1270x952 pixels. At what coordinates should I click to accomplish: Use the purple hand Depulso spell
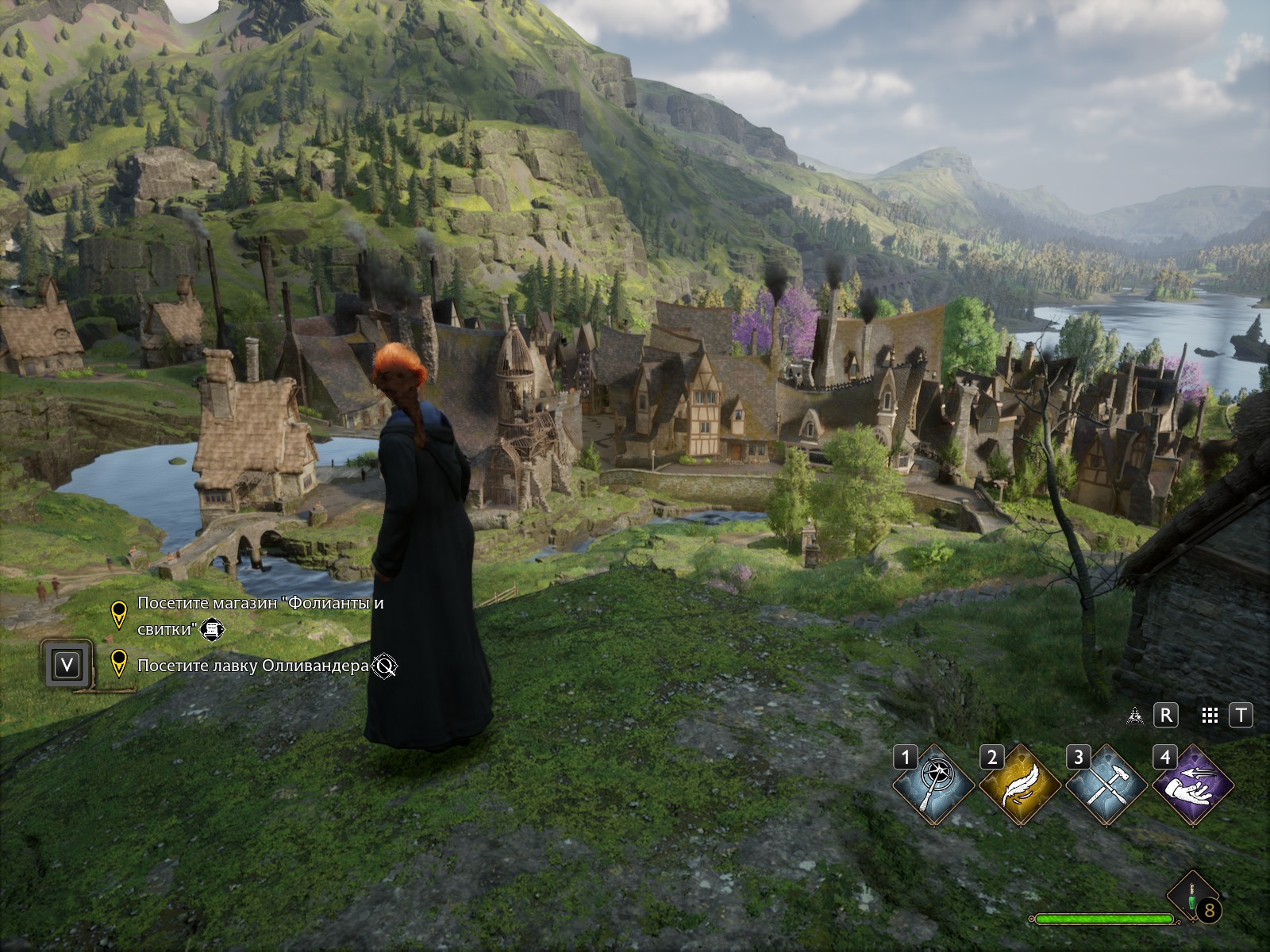1193,785
